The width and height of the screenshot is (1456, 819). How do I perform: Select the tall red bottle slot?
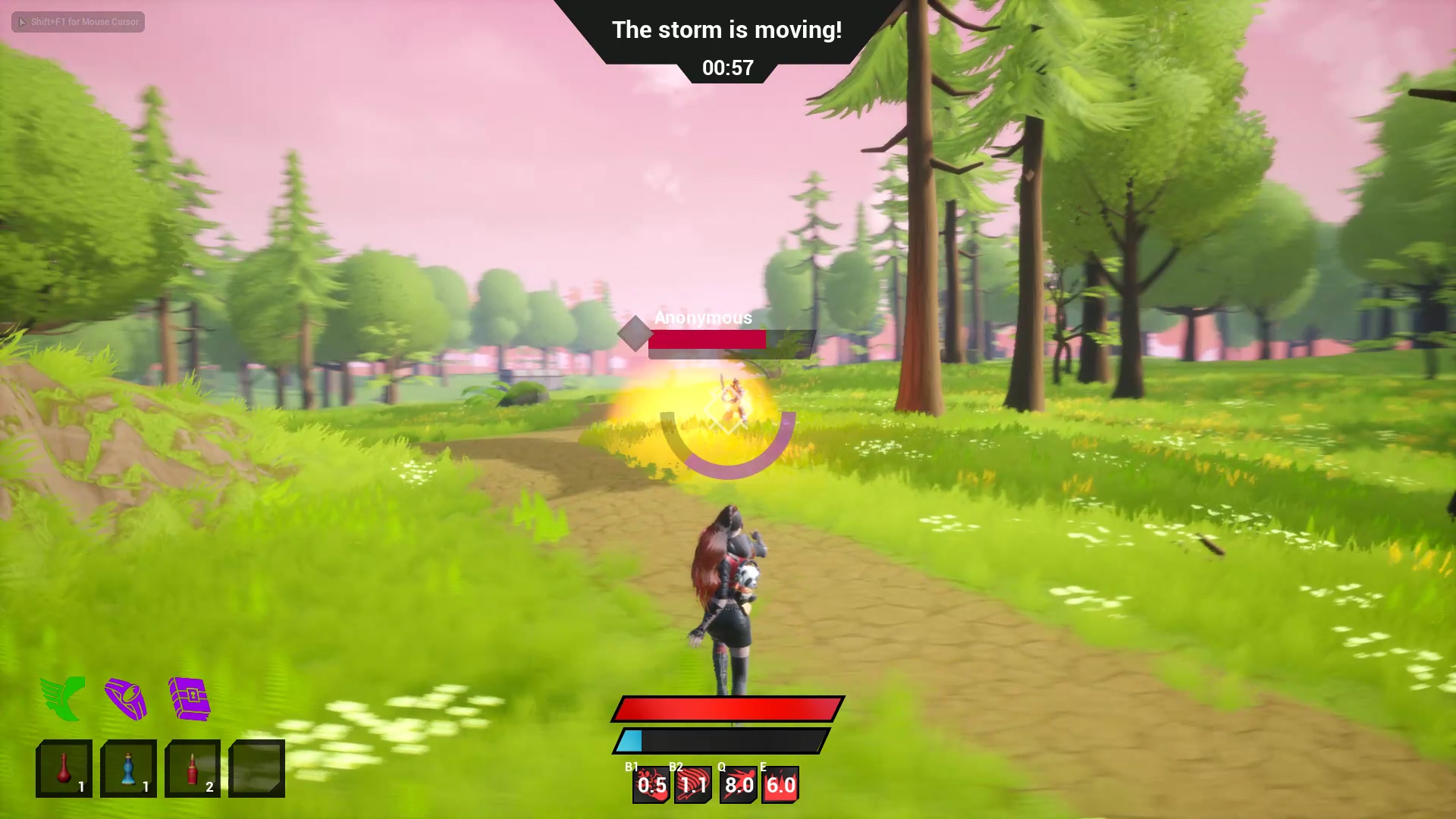pyautogui.click(x=193, y=768)
